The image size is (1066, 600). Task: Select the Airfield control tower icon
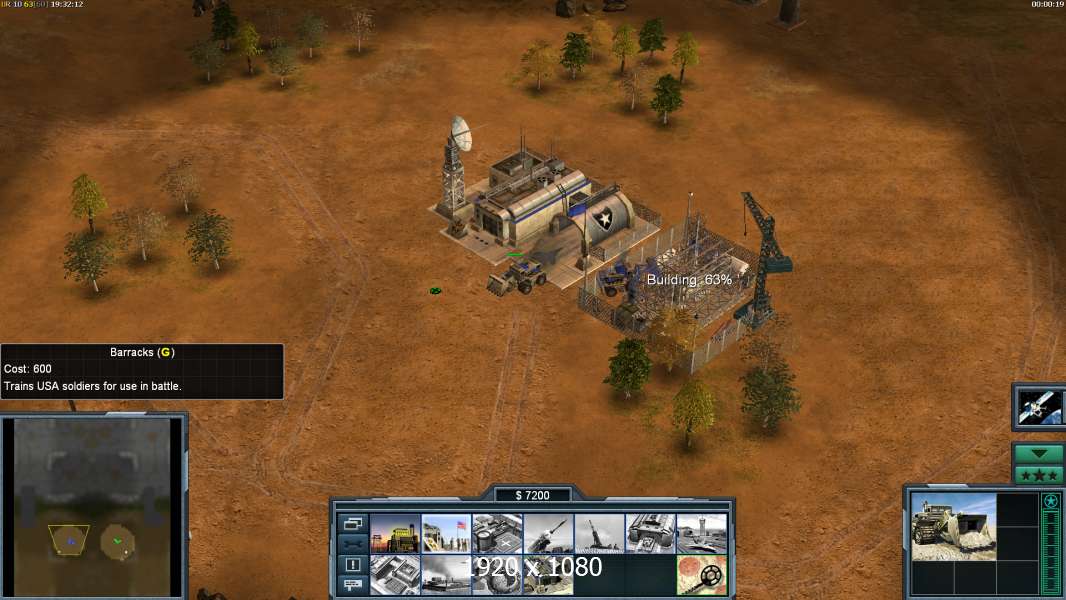[701, 534]
